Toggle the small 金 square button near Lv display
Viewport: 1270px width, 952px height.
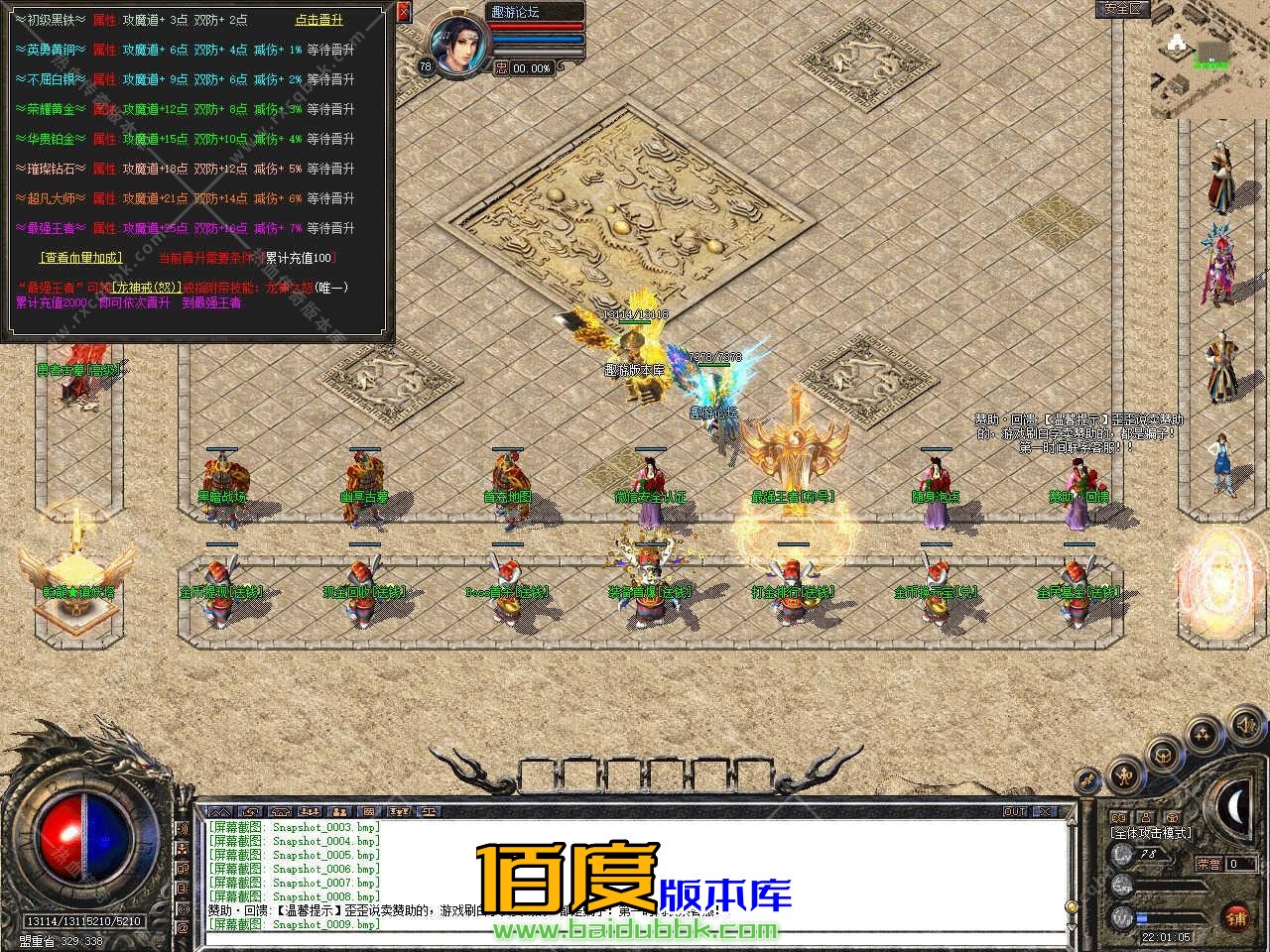[1173, 816]
